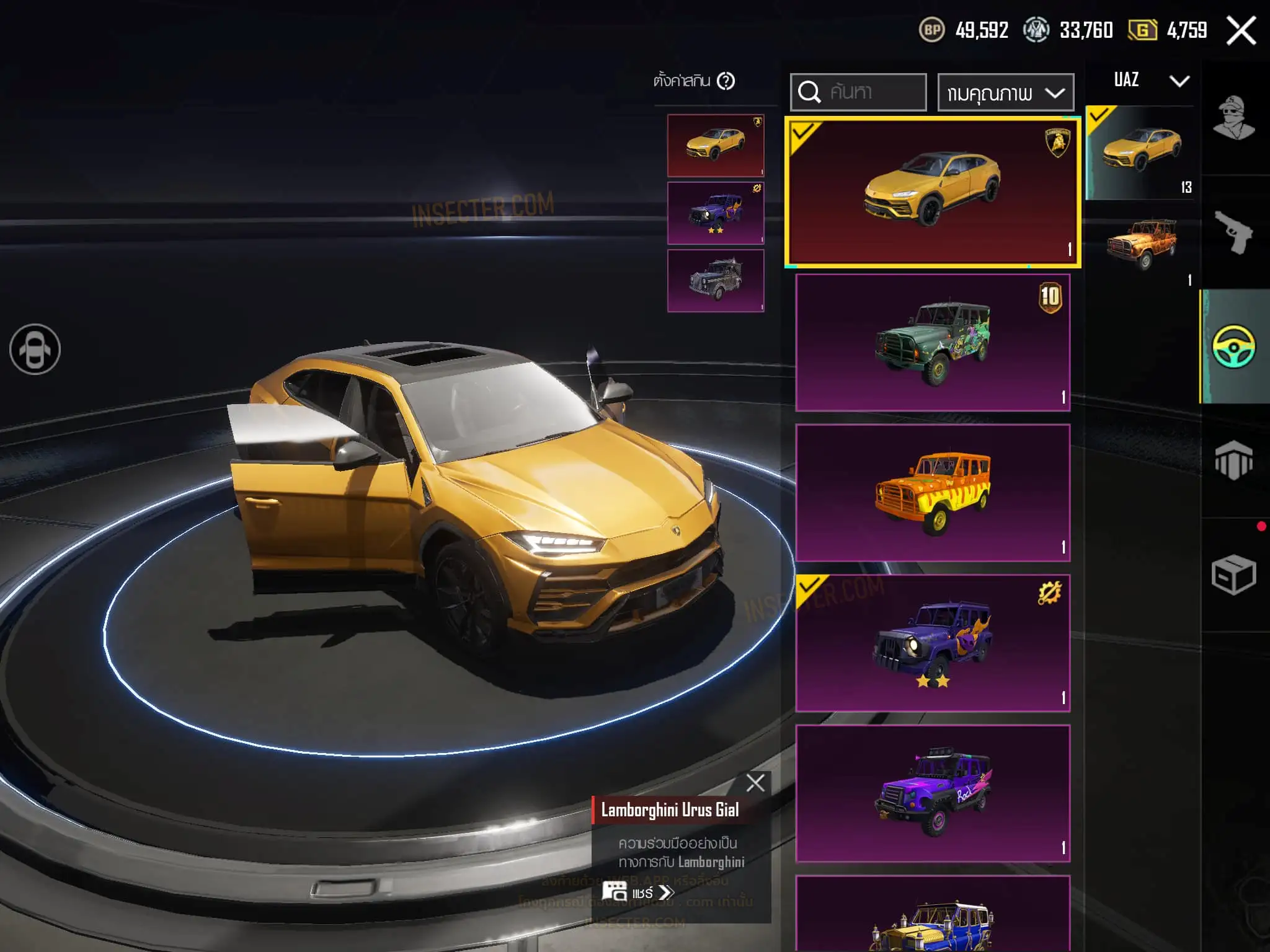Open the crate box tab

[1233, 575]
